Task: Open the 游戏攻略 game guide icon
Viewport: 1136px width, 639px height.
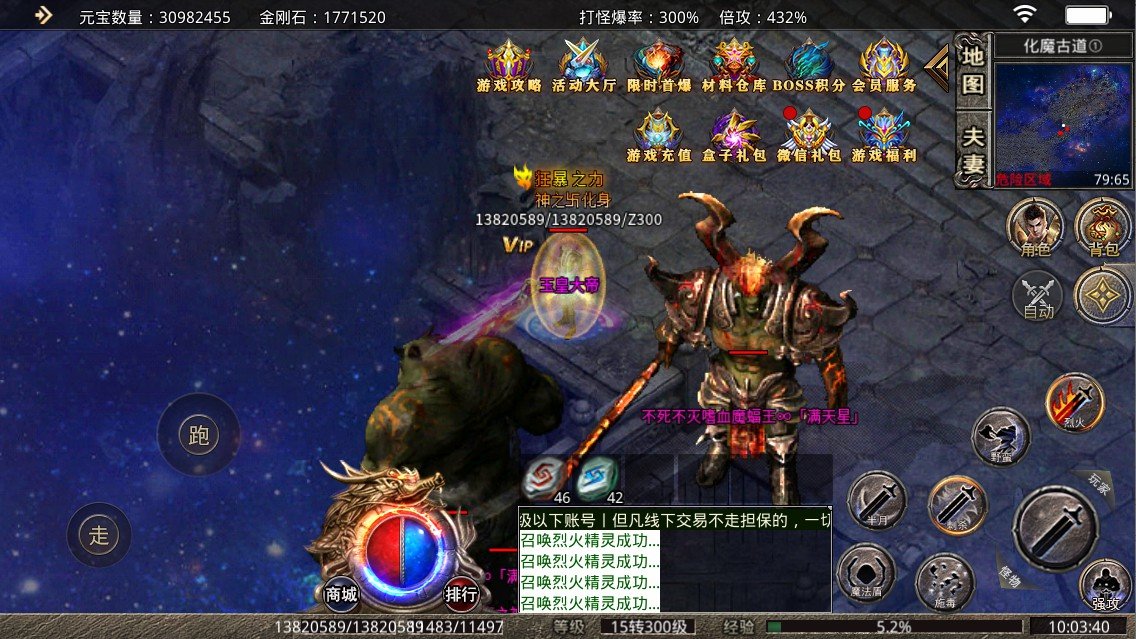Action: click(x=509, y=64)
